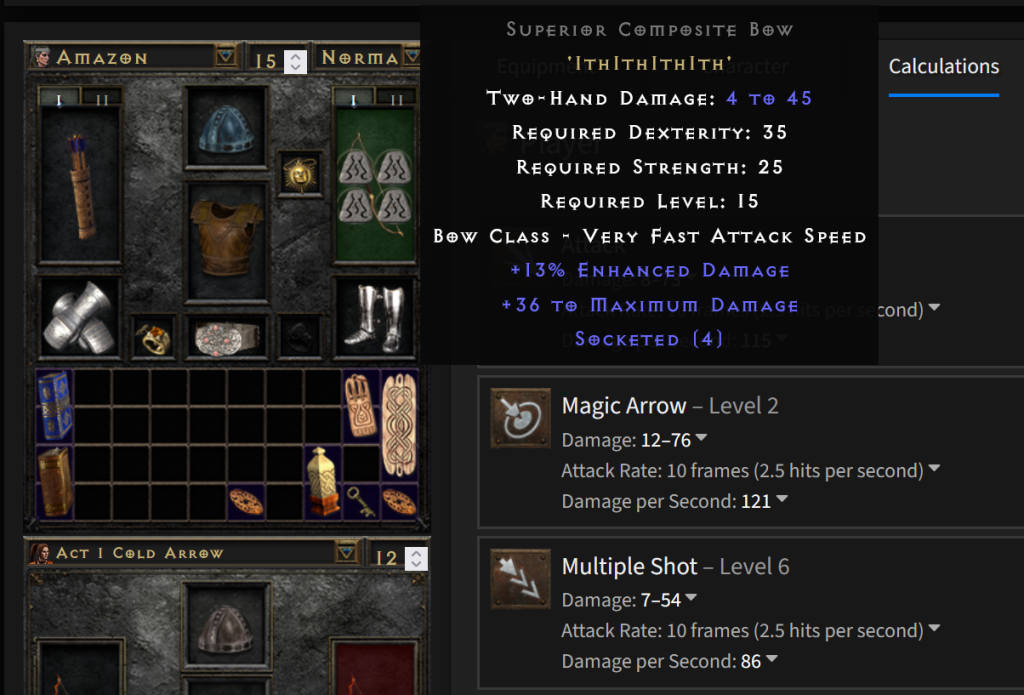This screenshot has height=695, width=1024.
Task: Select the gold-topped cube in inventory
Action: (x=323, y=481)
